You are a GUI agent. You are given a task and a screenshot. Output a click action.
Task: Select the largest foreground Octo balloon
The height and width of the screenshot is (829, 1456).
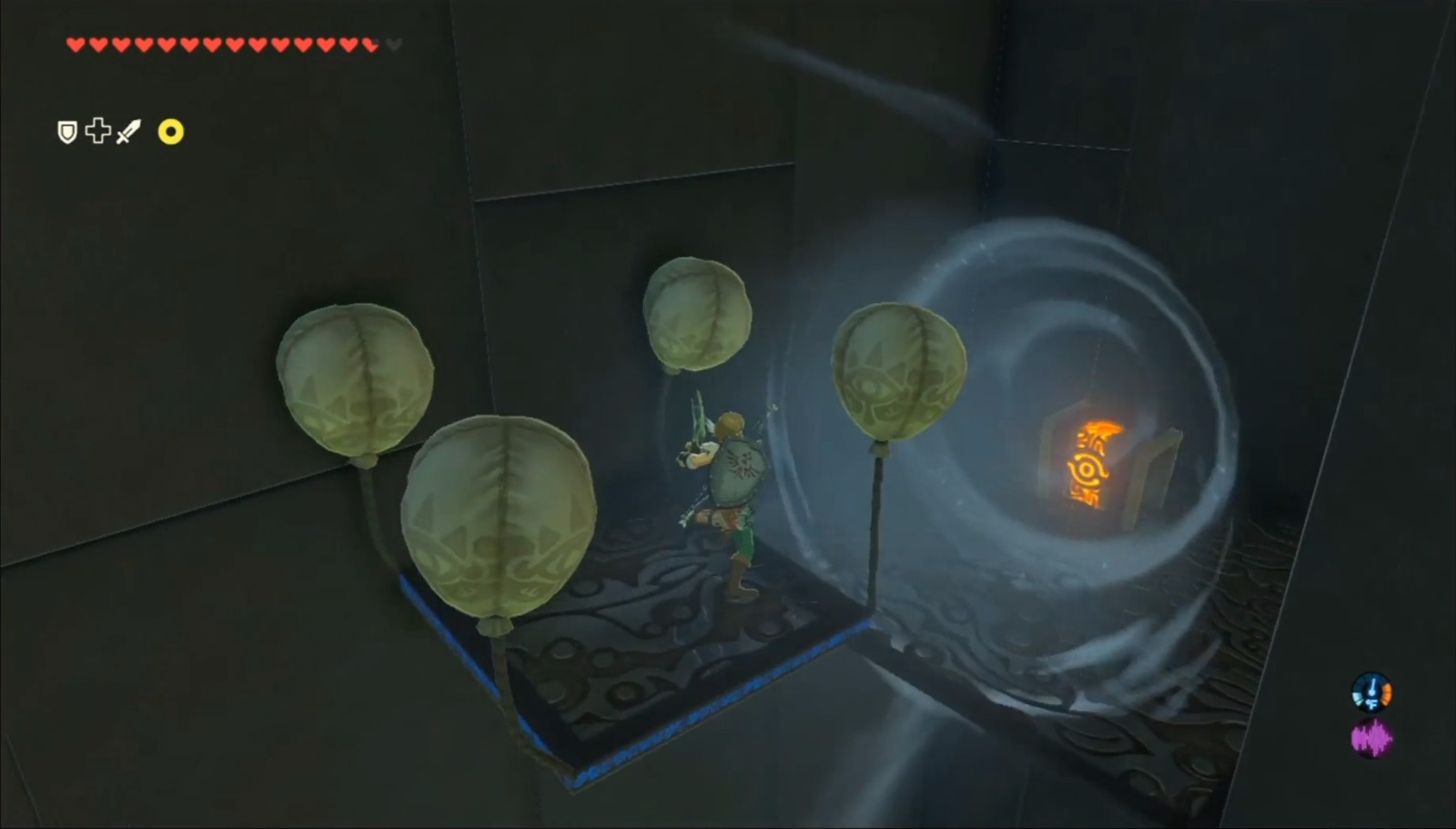click(500, 519)
